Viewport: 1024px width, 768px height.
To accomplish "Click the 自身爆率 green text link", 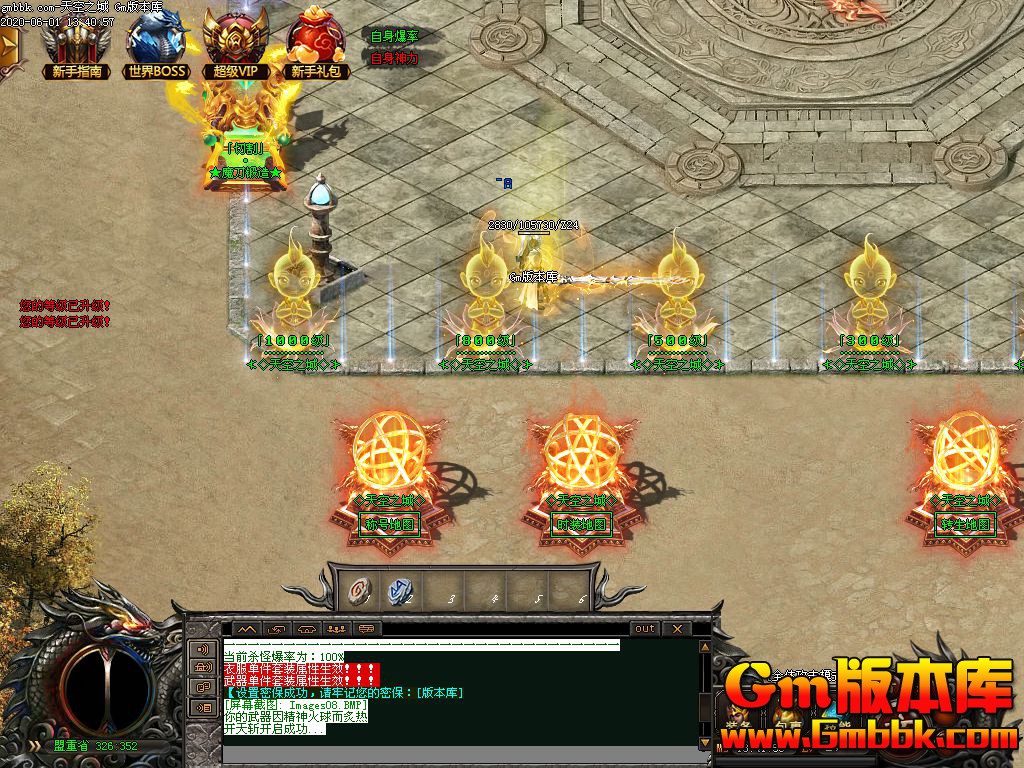I will click(394, 36).
